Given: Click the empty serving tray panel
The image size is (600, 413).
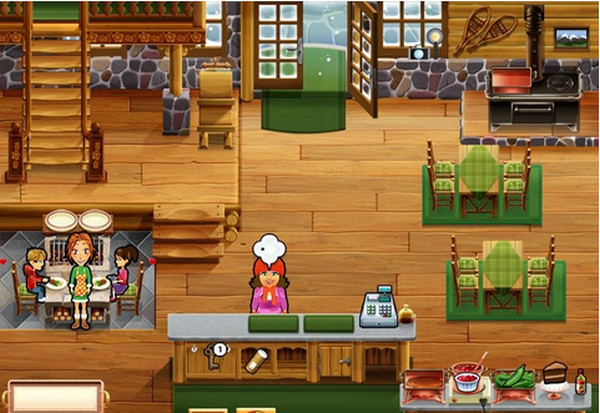Looking at the screenshot, I should (54, 397).
